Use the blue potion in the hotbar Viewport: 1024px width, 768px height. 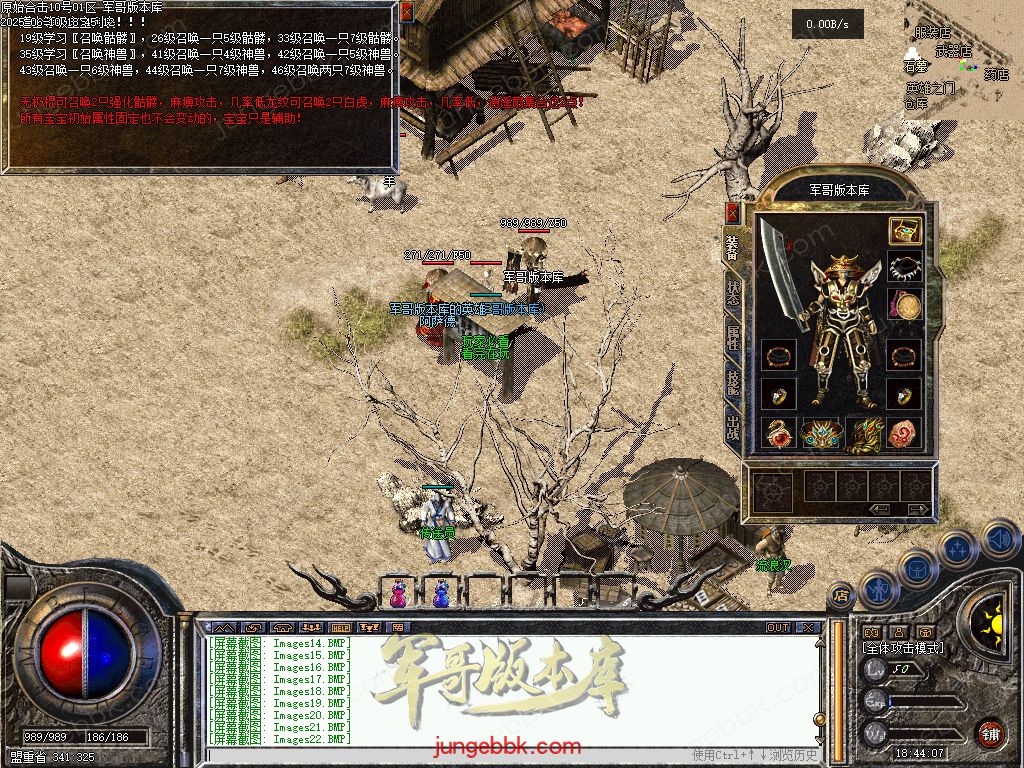[441, 594]
